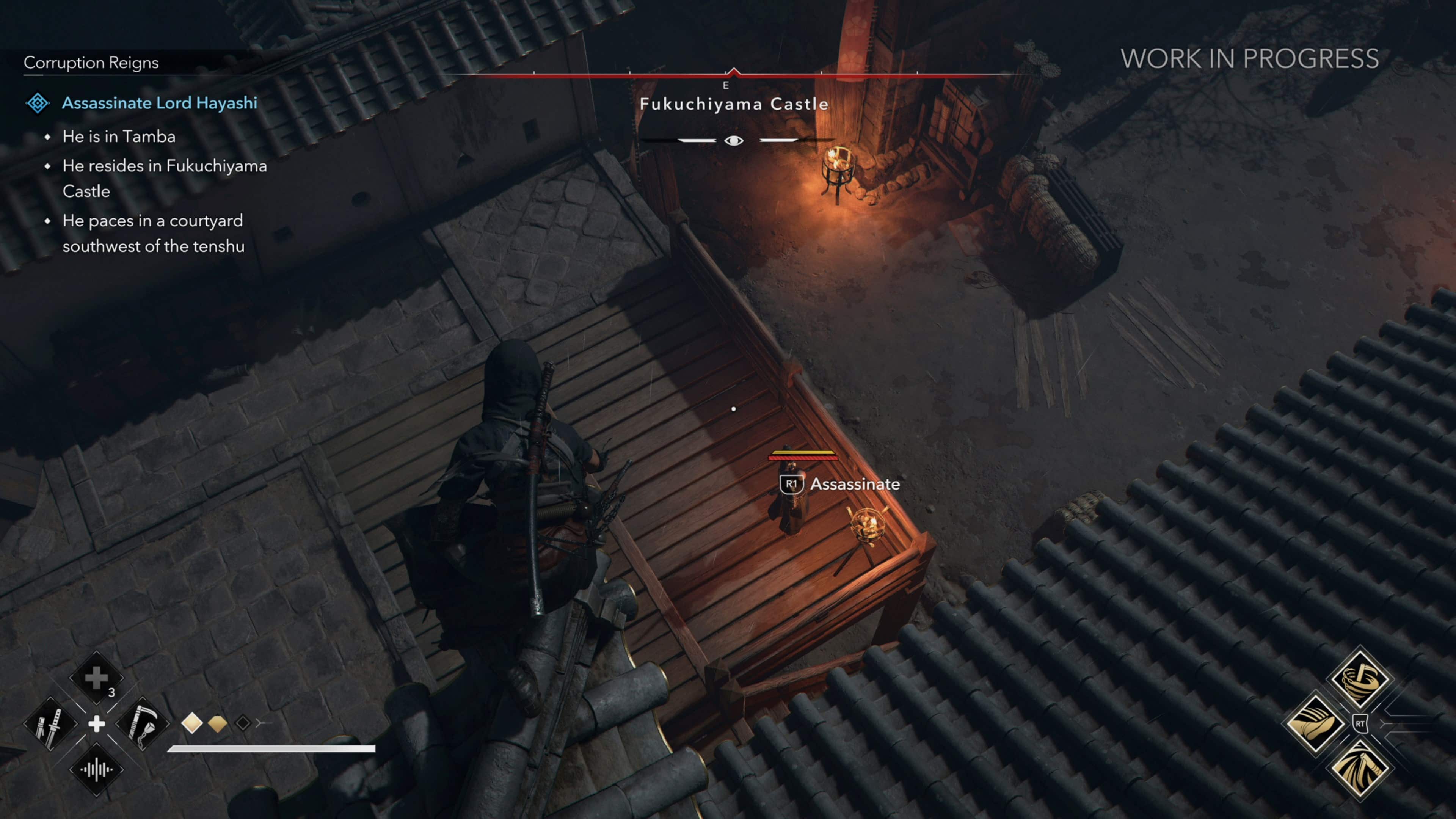Trigger the spinning chain whirlwind ability
The image size is (1456, 819).
coord(1359,678)
